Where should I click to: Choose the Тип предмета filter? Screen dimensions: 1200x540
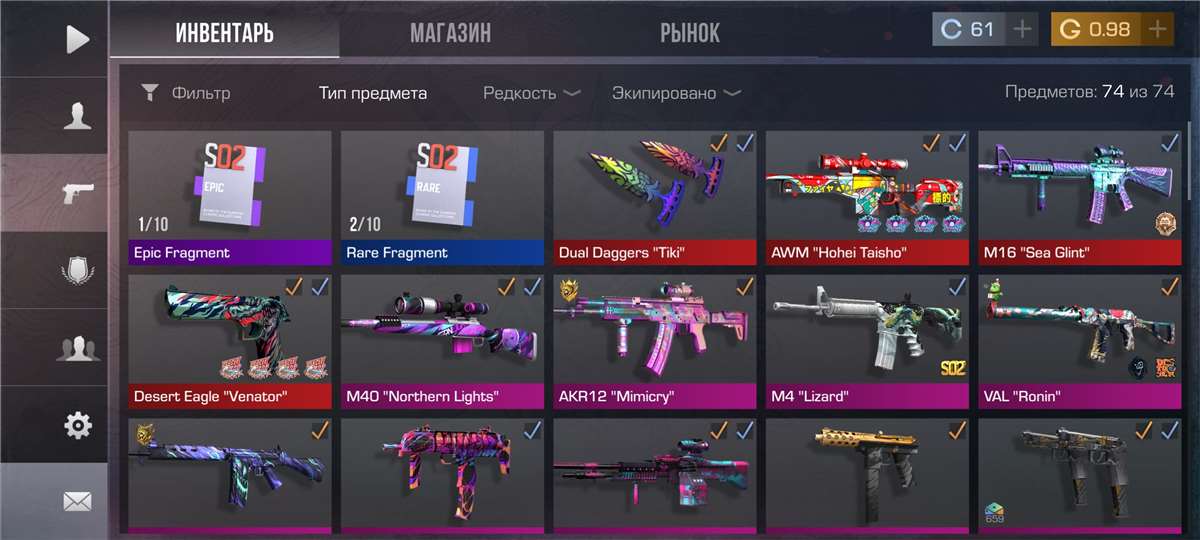point(373,93)
